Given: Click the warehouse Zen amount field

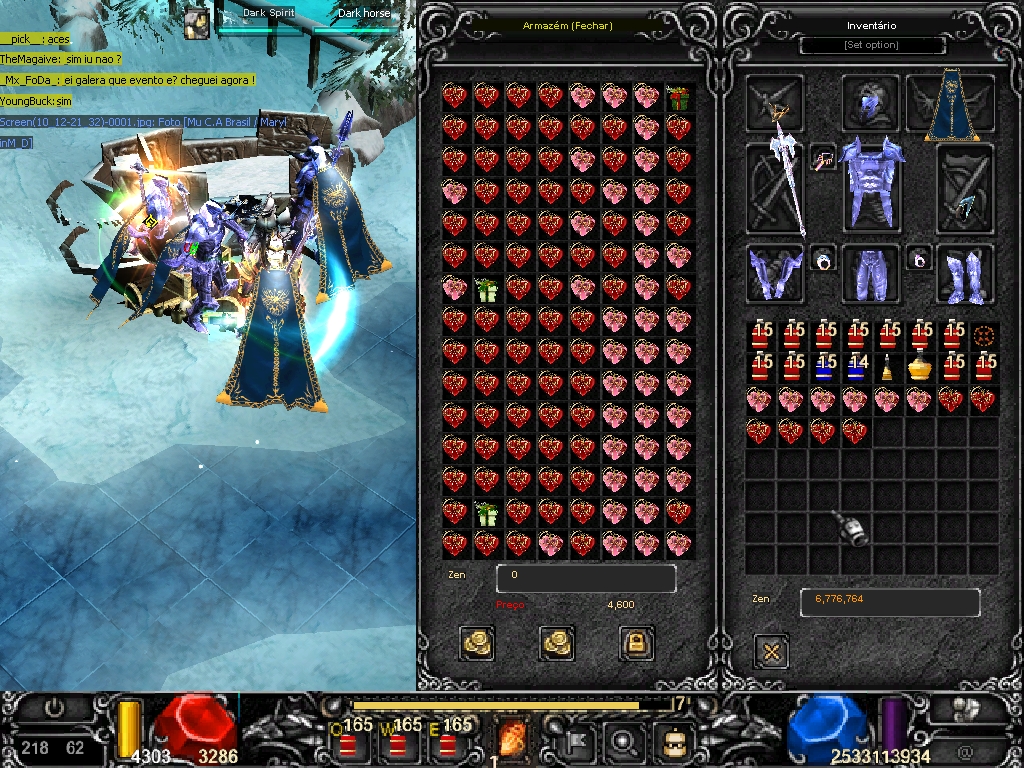Looking at the screenshot, I should coord(586,578).
